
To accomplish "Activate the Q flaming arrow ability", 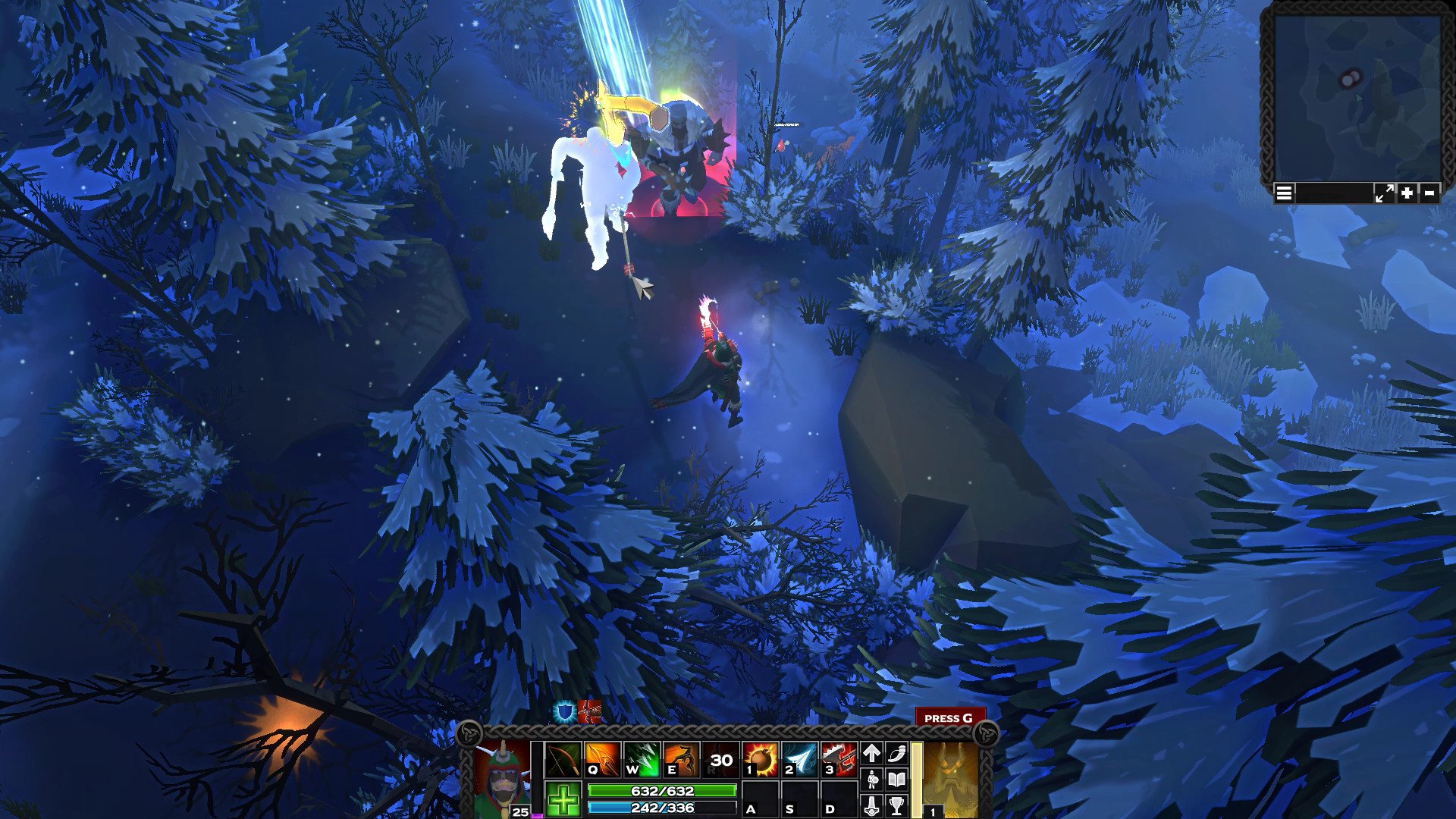I will 602,759.
